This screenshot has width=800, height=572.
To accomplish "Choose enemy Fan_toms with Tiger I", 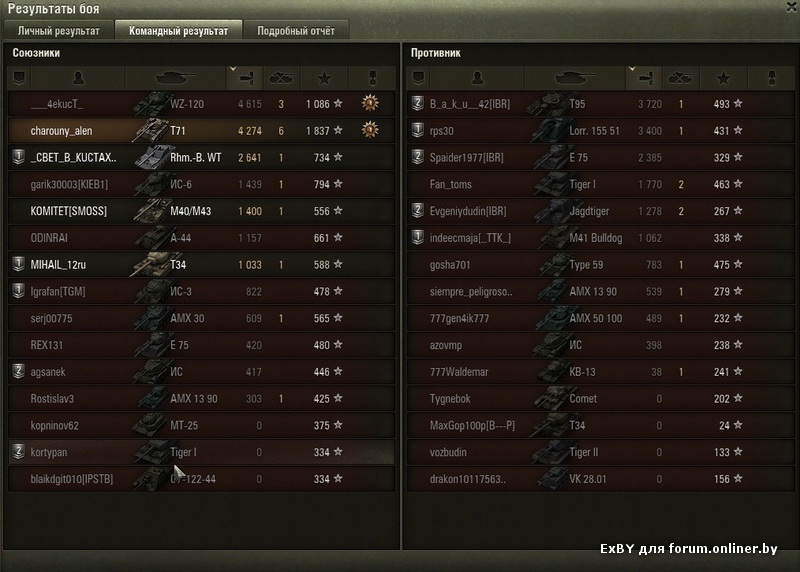I will pyautogui.click(x=598, y=184).
